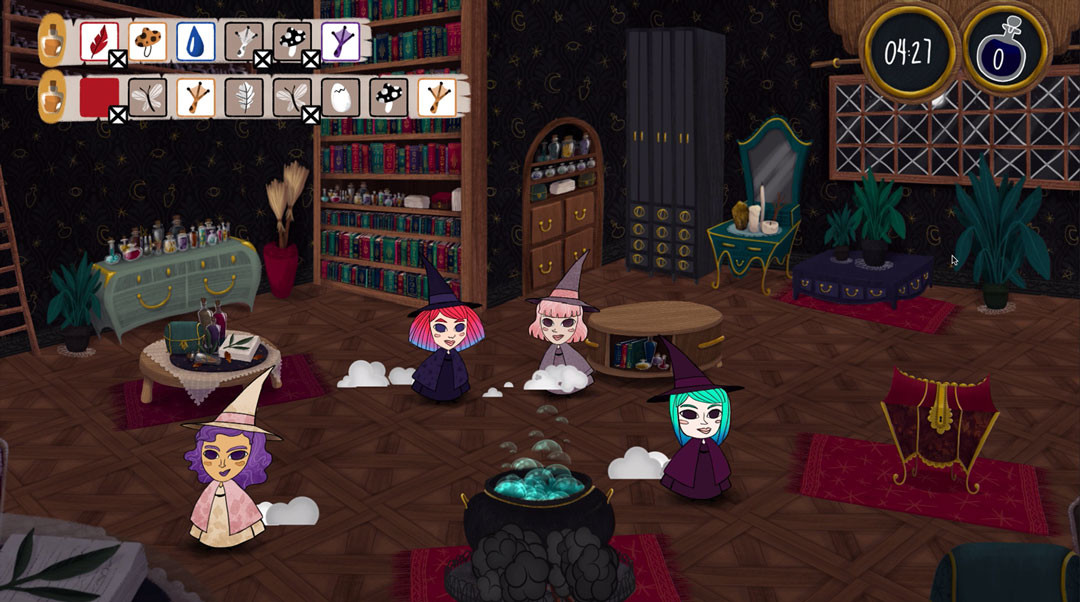This screenshot has height=602, width=1080.
Task: Pick the cracked white egg ingredient
Action: (341, 98)
